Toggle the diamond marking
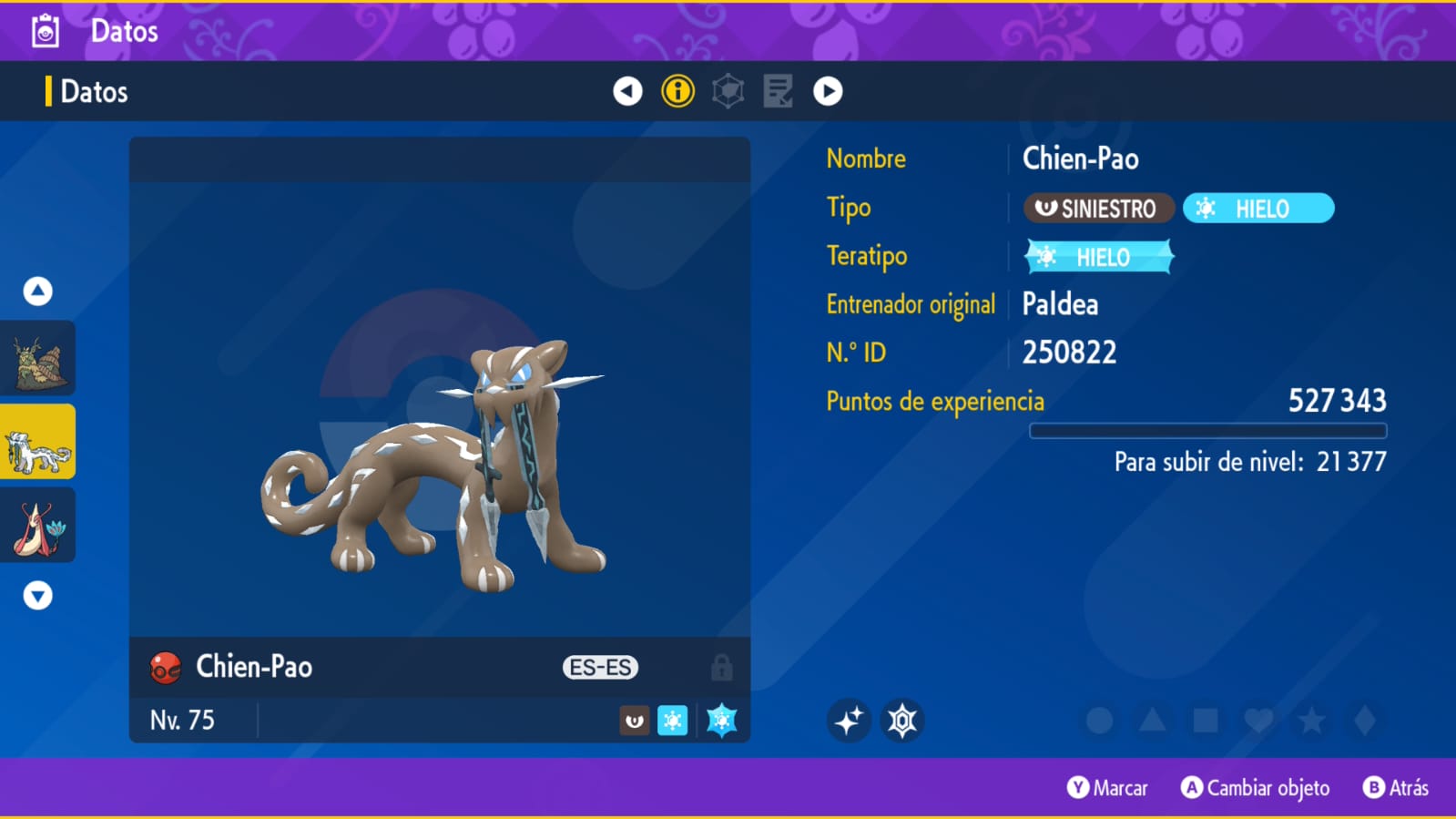Viewport: 1456px width, 819px height. pos(1365,721)
